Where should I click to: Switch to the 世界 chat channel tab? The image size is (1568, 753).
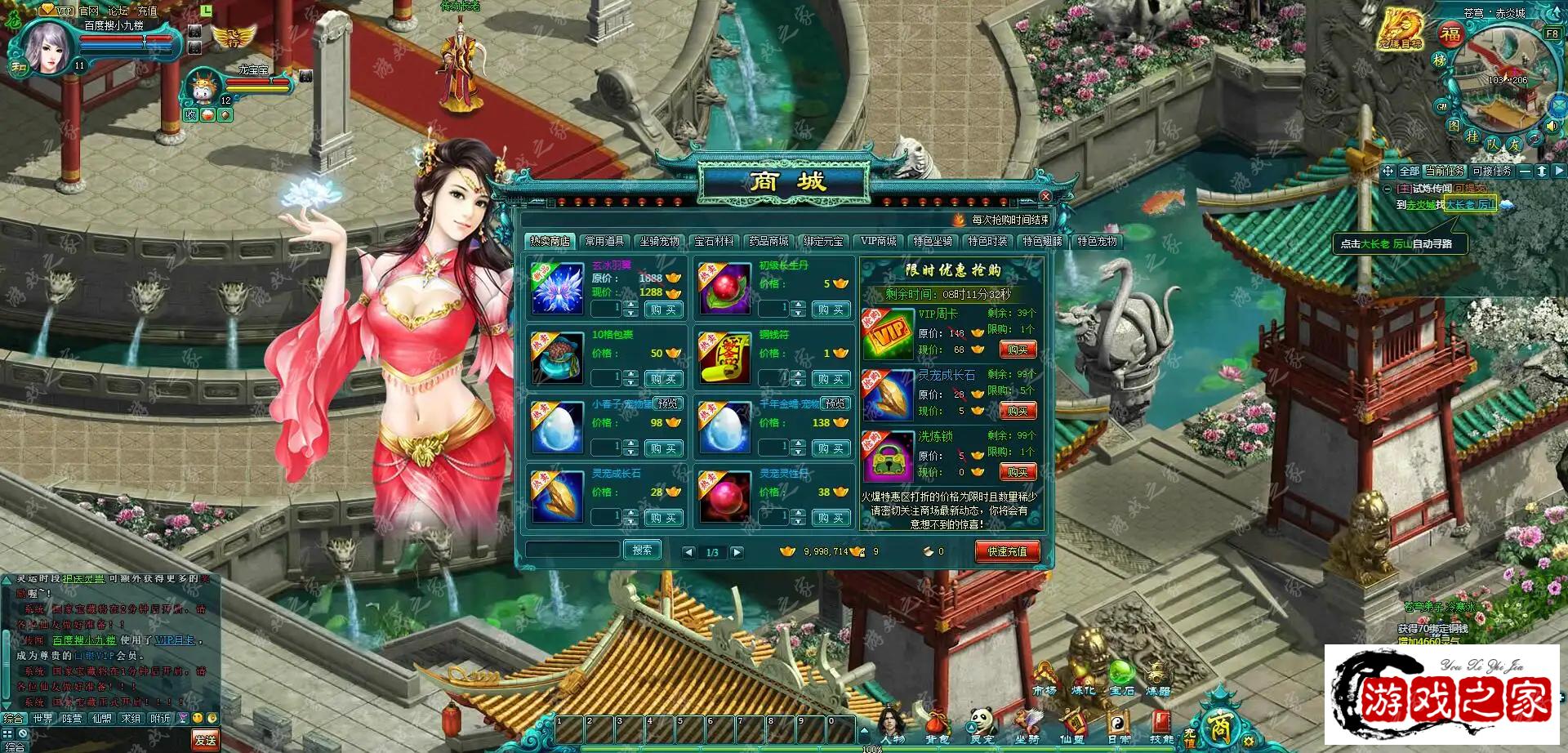point(43,719)
